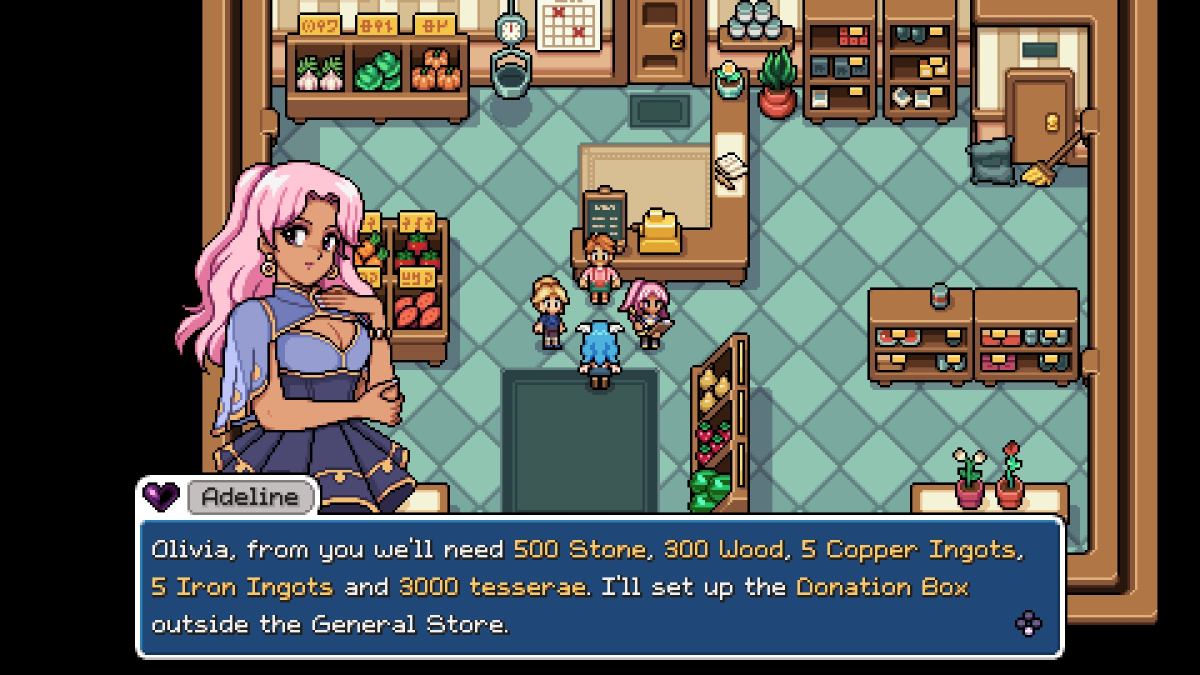Advance dialogue with the purple continue icon
The image size is (1200, 675).
coord(1028,624)
